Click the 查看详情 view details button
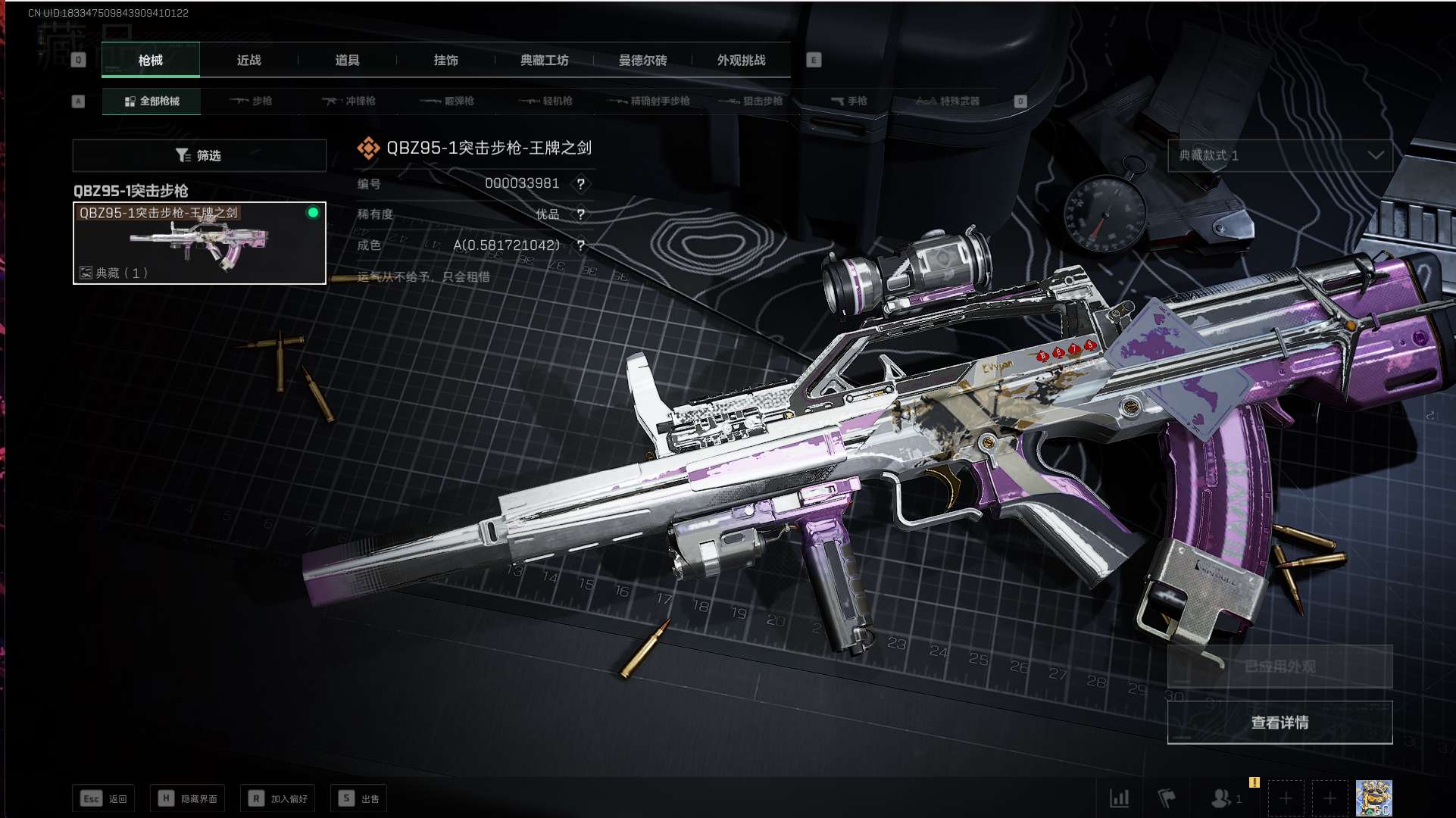The width and height of the screenshot is (1456, 818). pos(1279,723)
